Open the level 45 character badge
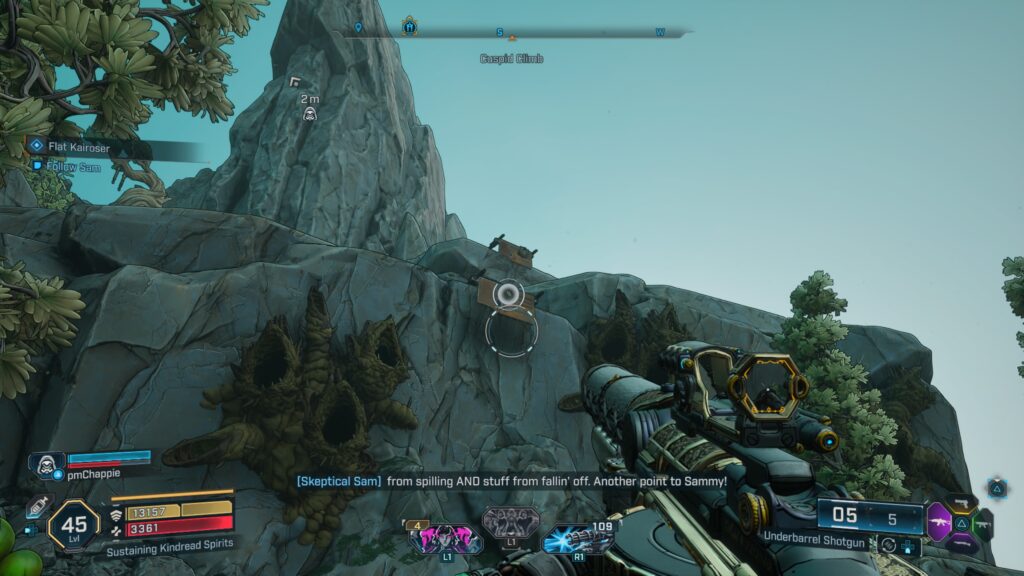Image resolution: width=1024 pixels, height=576 pixels. coord(73,524)
